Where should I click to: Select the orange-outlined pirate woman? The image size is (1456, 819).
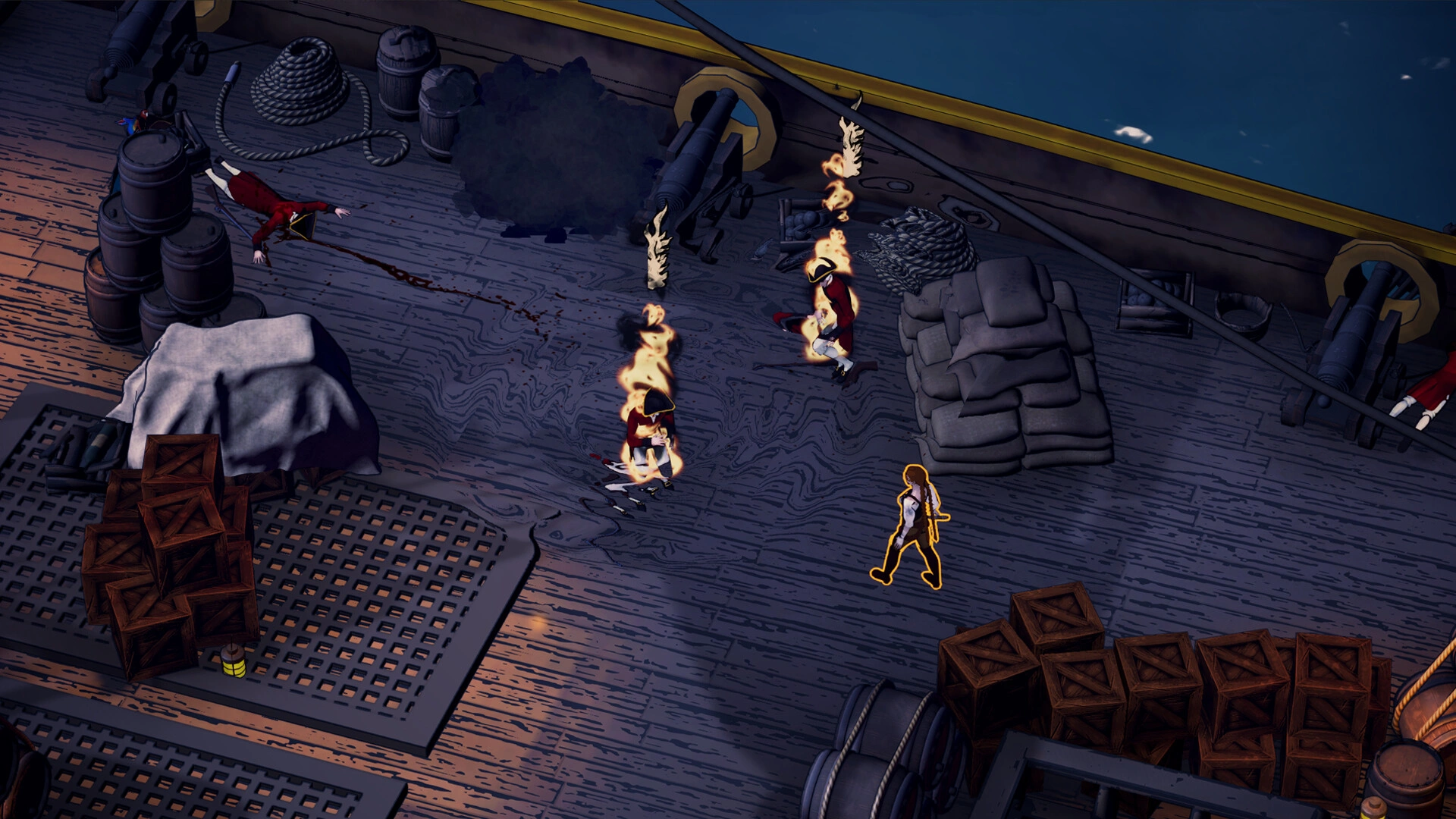912,525
